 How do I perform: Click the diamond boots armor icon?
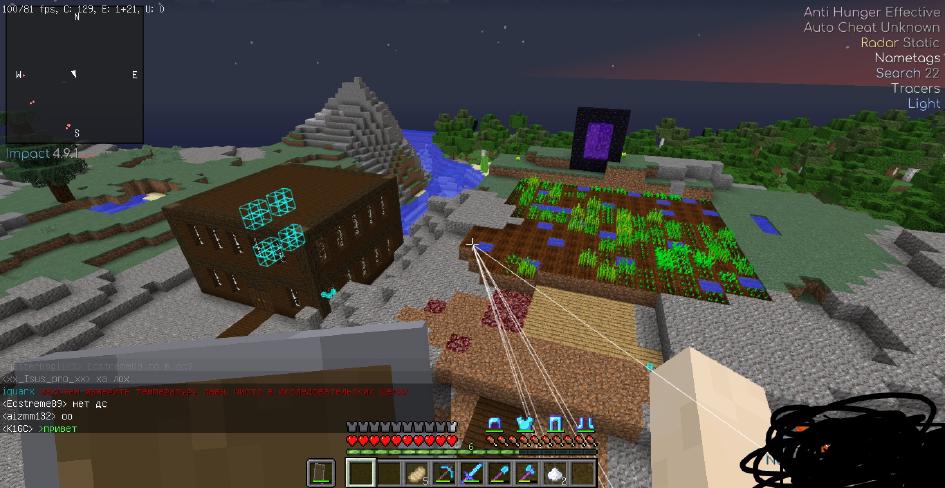click(585, 424)
